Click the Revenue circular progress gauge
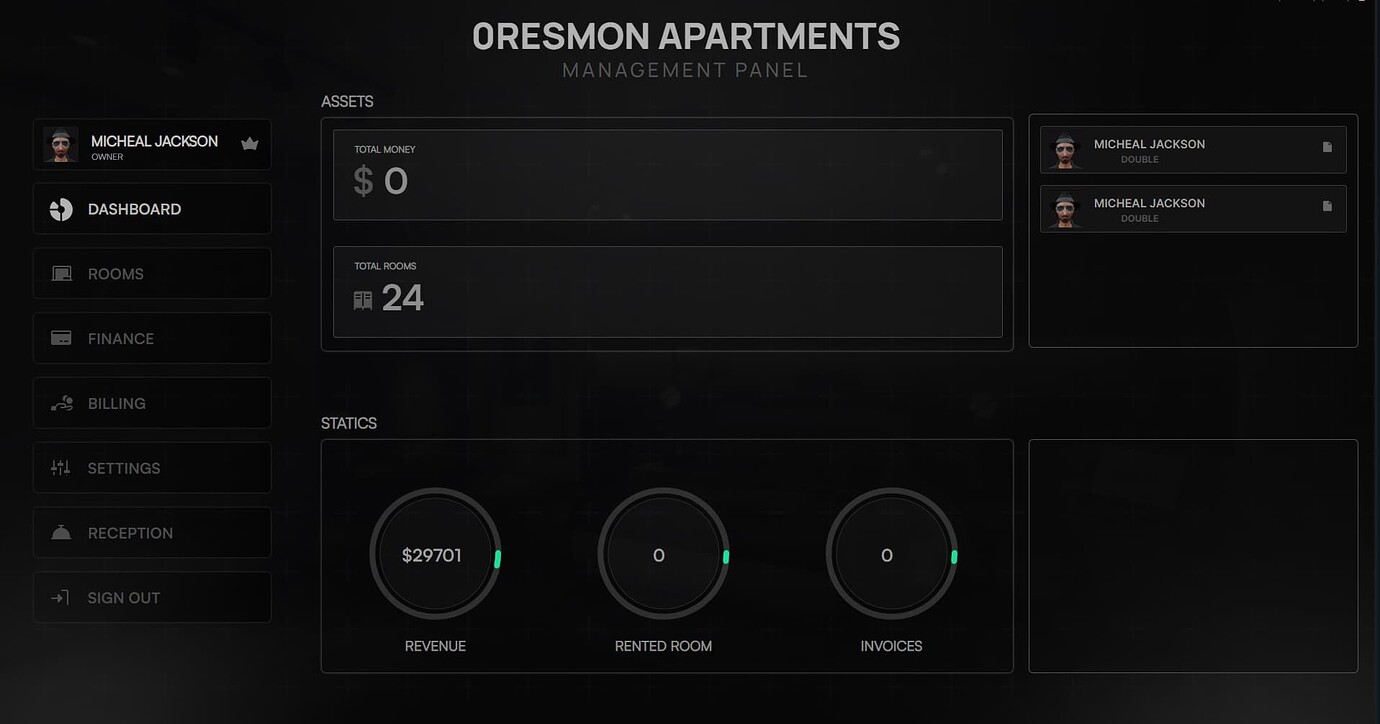This screenshot has height=724, width=1380. click(x=435, y=553)
